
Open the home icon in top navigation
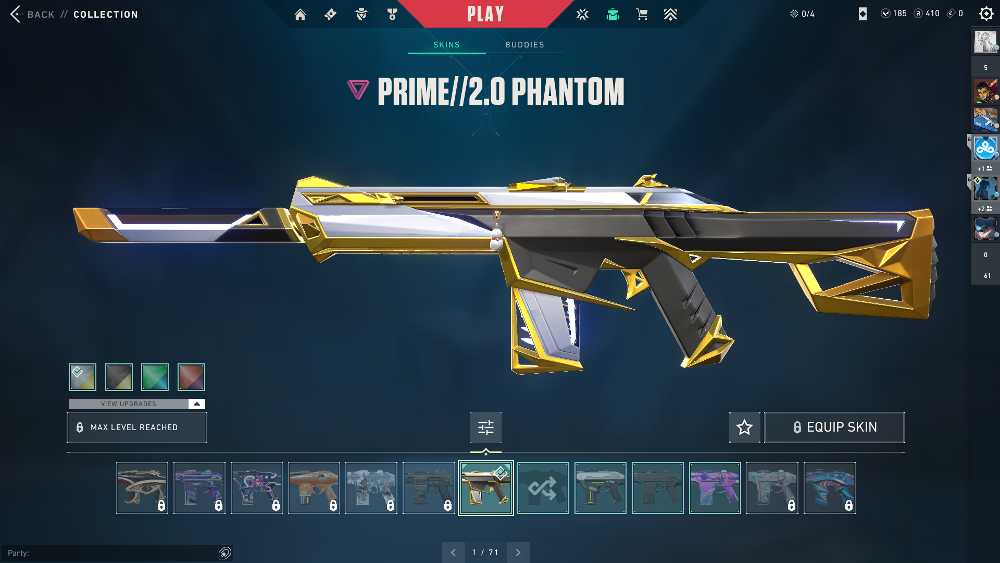[x=300, y=14]
